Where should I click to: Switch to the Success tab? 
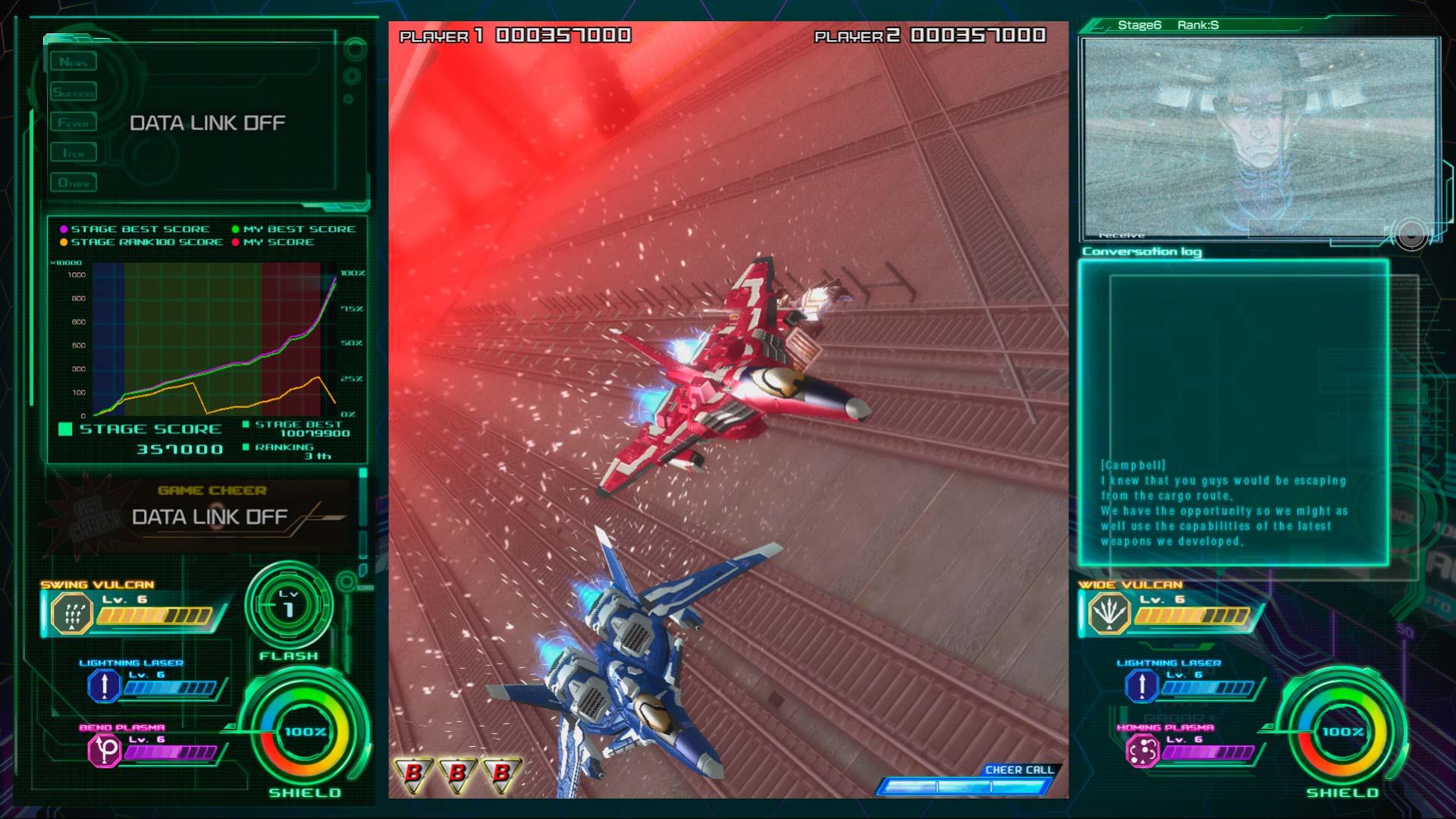[x=74, y=93]
